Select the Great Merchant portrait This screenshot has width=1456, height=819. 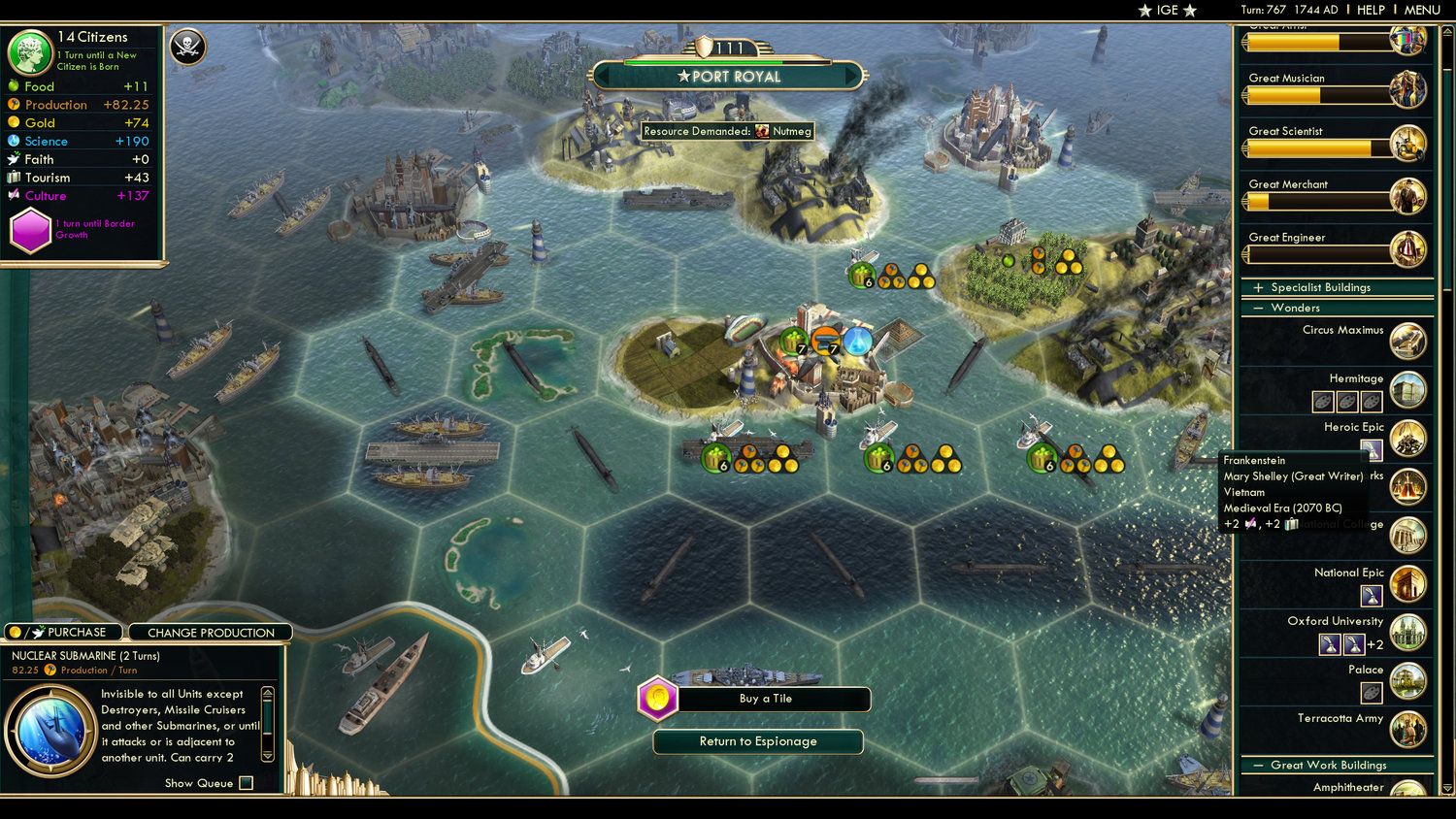tap(1407, 195)
